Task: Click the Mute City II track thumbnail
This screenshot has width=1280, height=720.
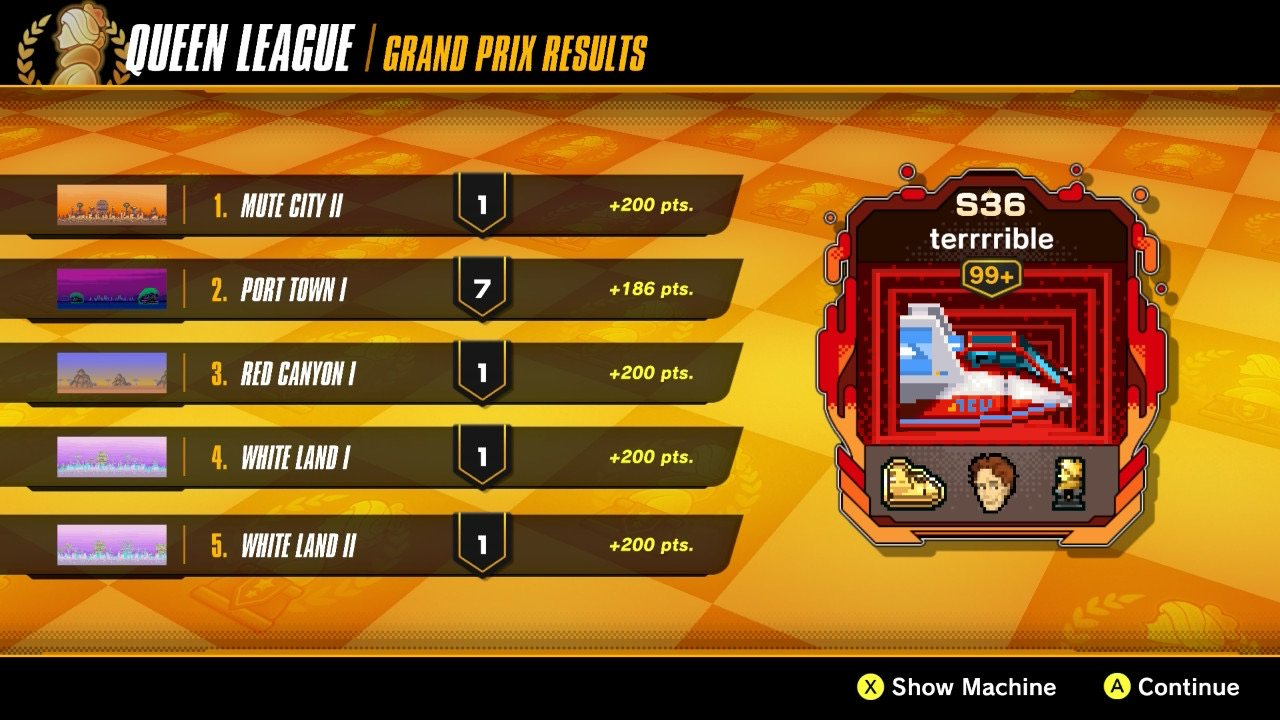Action: tap(112, 205)
